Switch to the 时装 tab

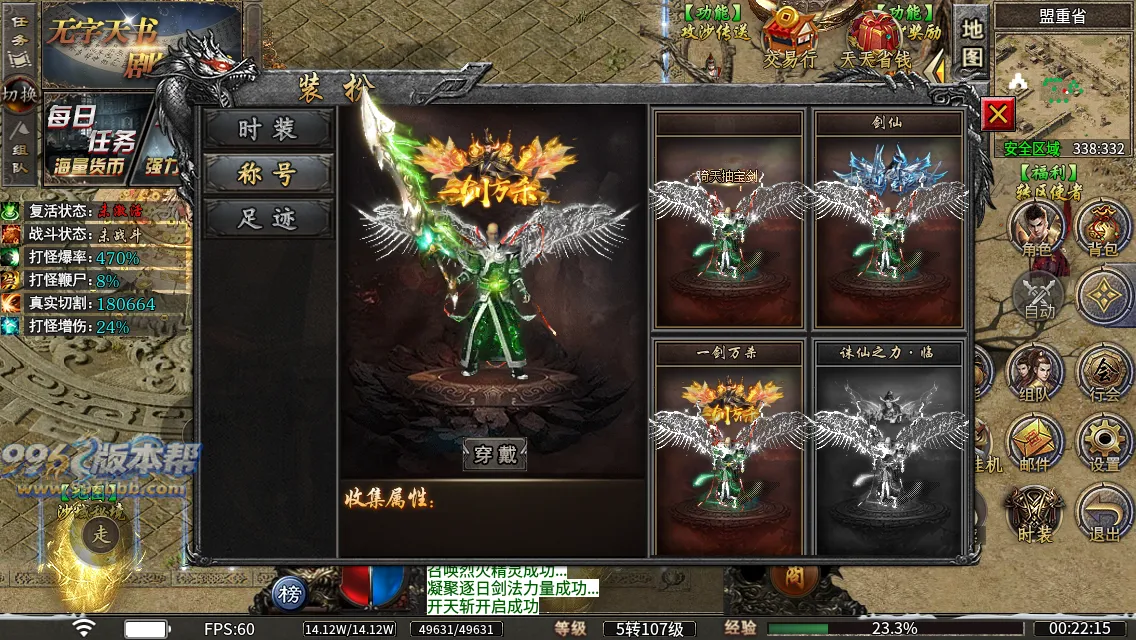[268, 129]
